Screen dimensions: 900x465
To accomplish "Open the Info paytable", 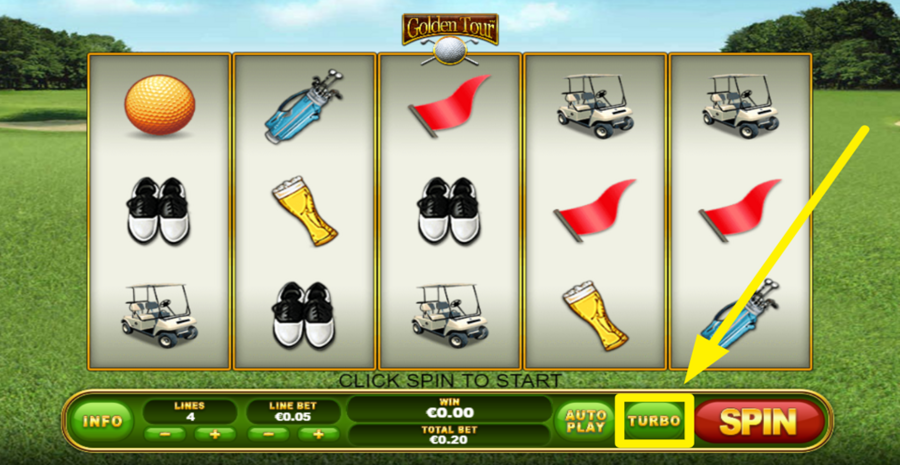I will pos(102,421).
